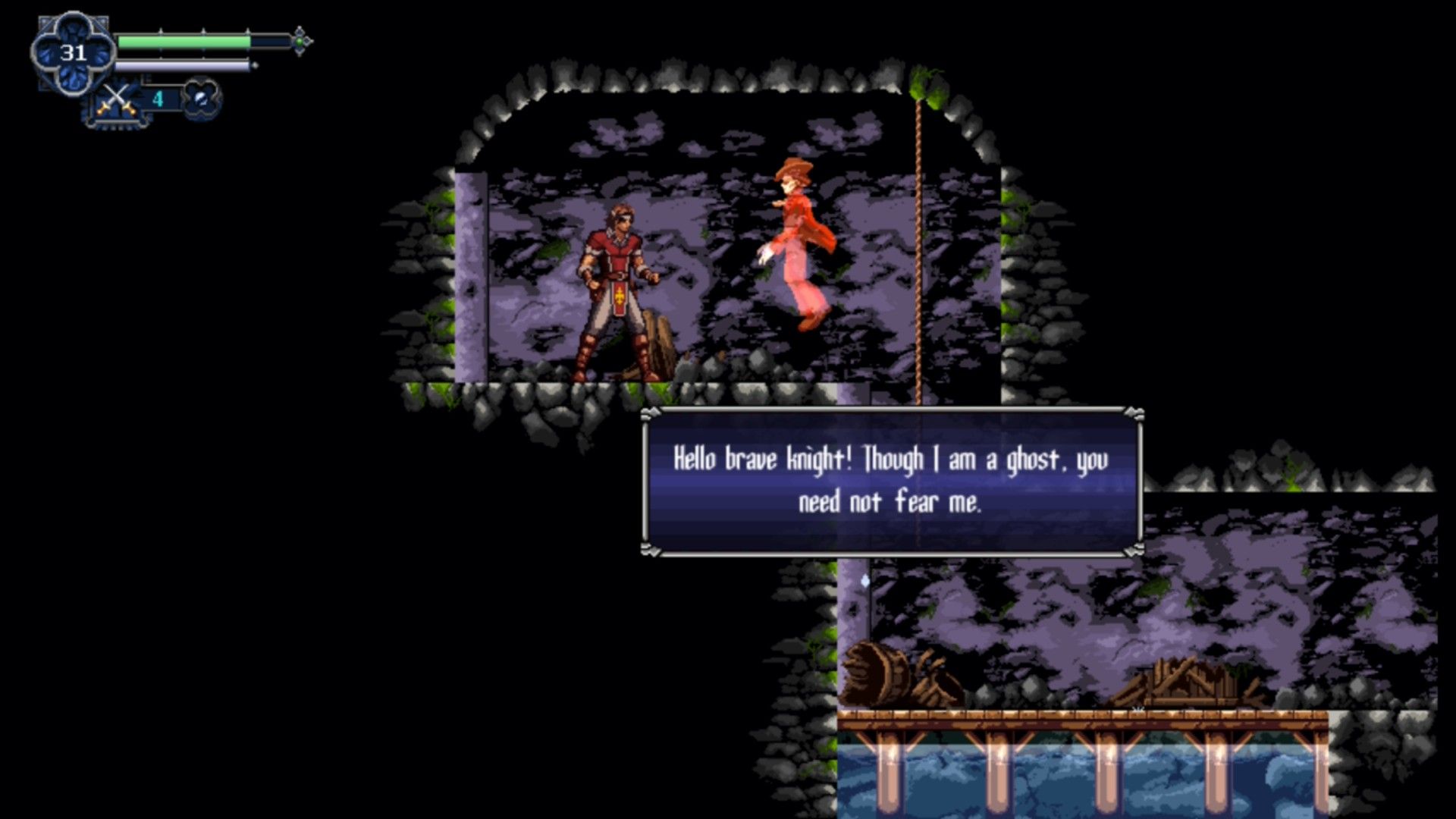Click the hat worn by the ghost

tap(792, 168)
